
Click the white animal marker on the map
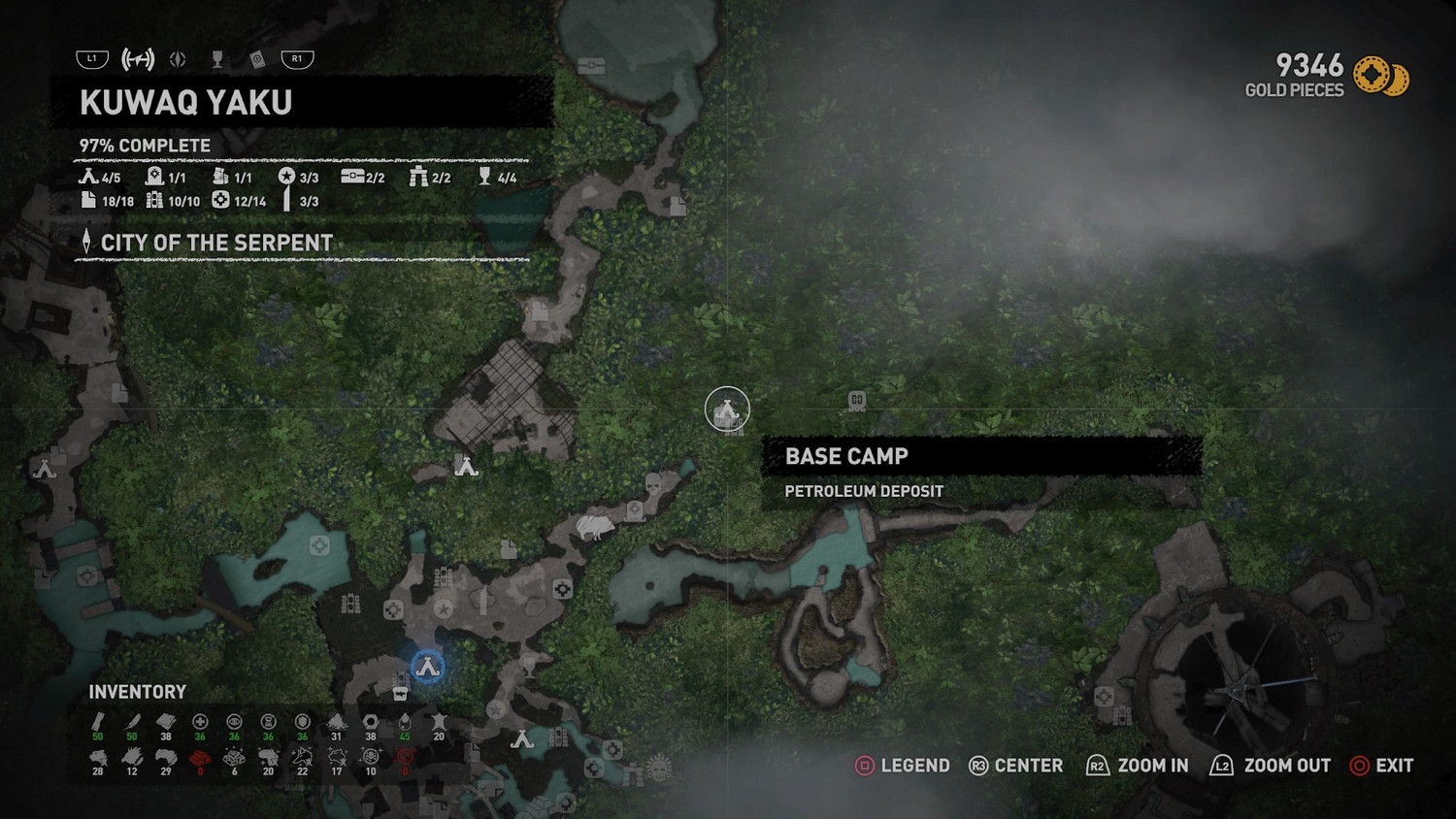593,527
